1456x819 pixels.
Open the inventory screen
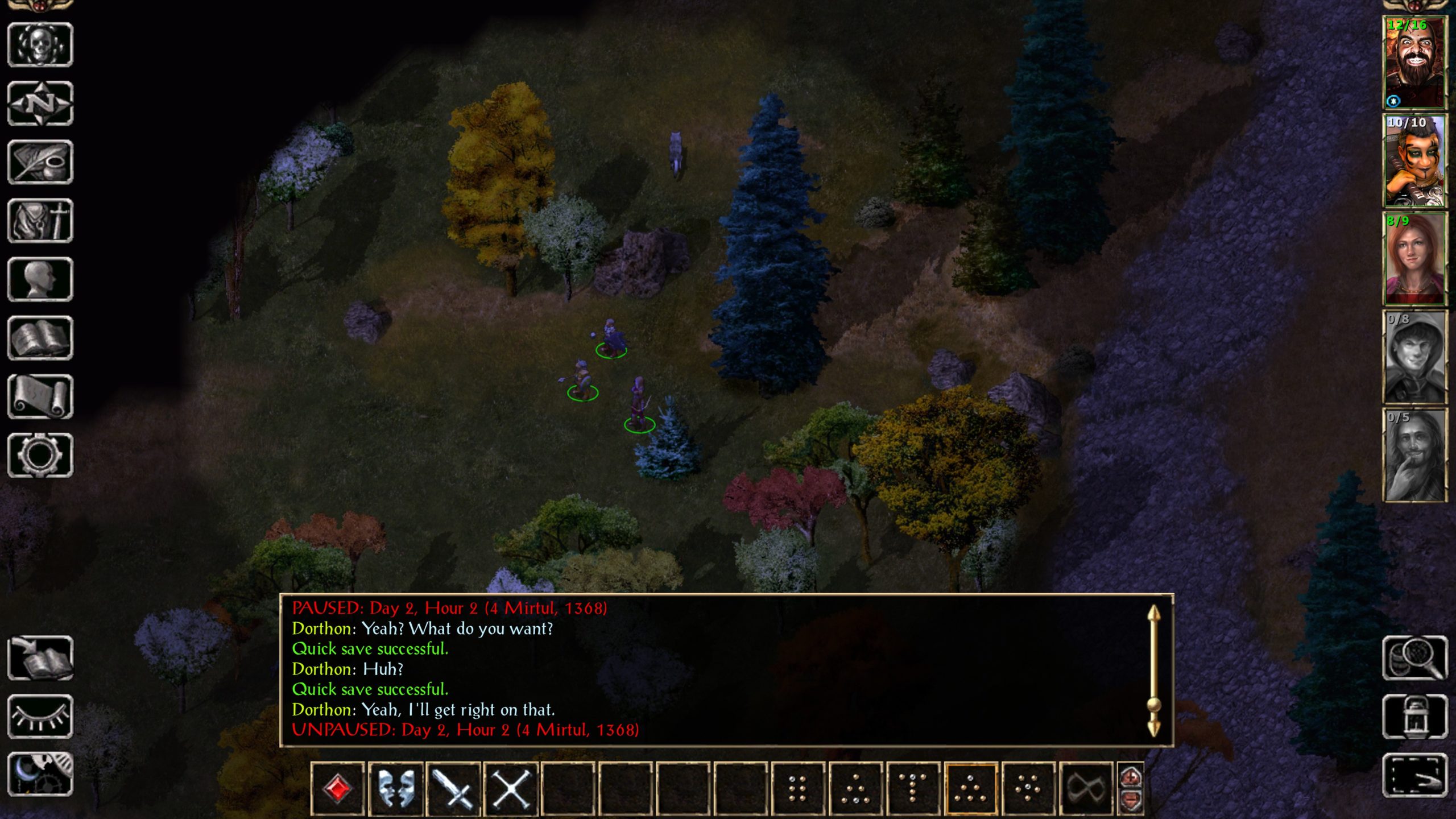[x=40, y=221]
